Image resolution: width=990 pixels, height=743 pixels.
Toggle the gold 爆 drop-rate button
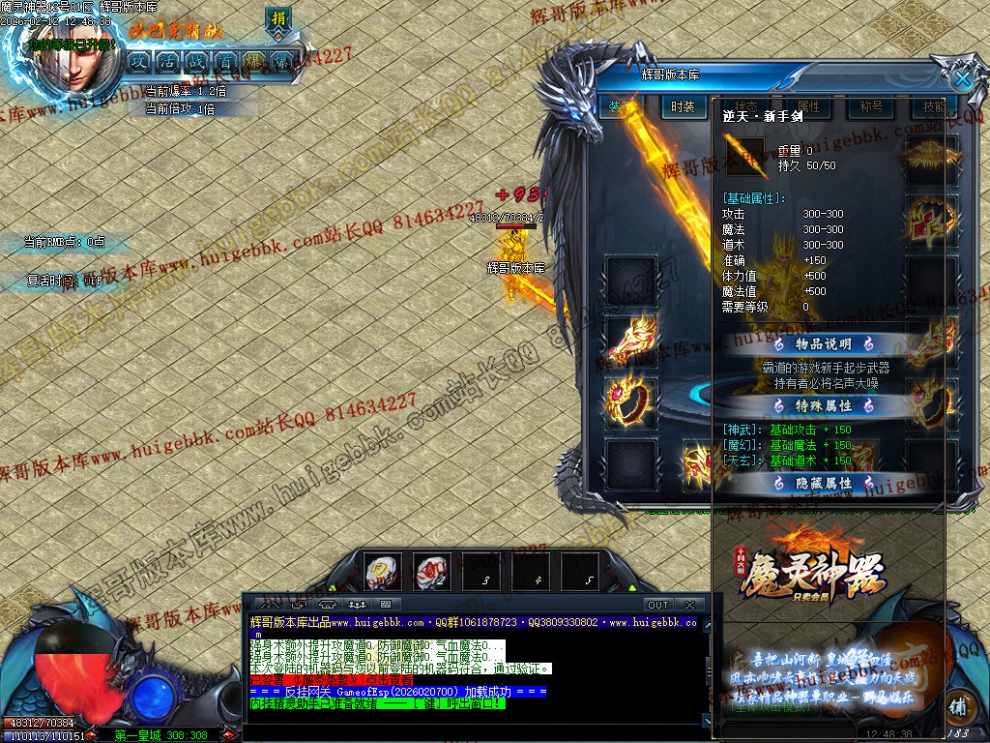point(254,60)
